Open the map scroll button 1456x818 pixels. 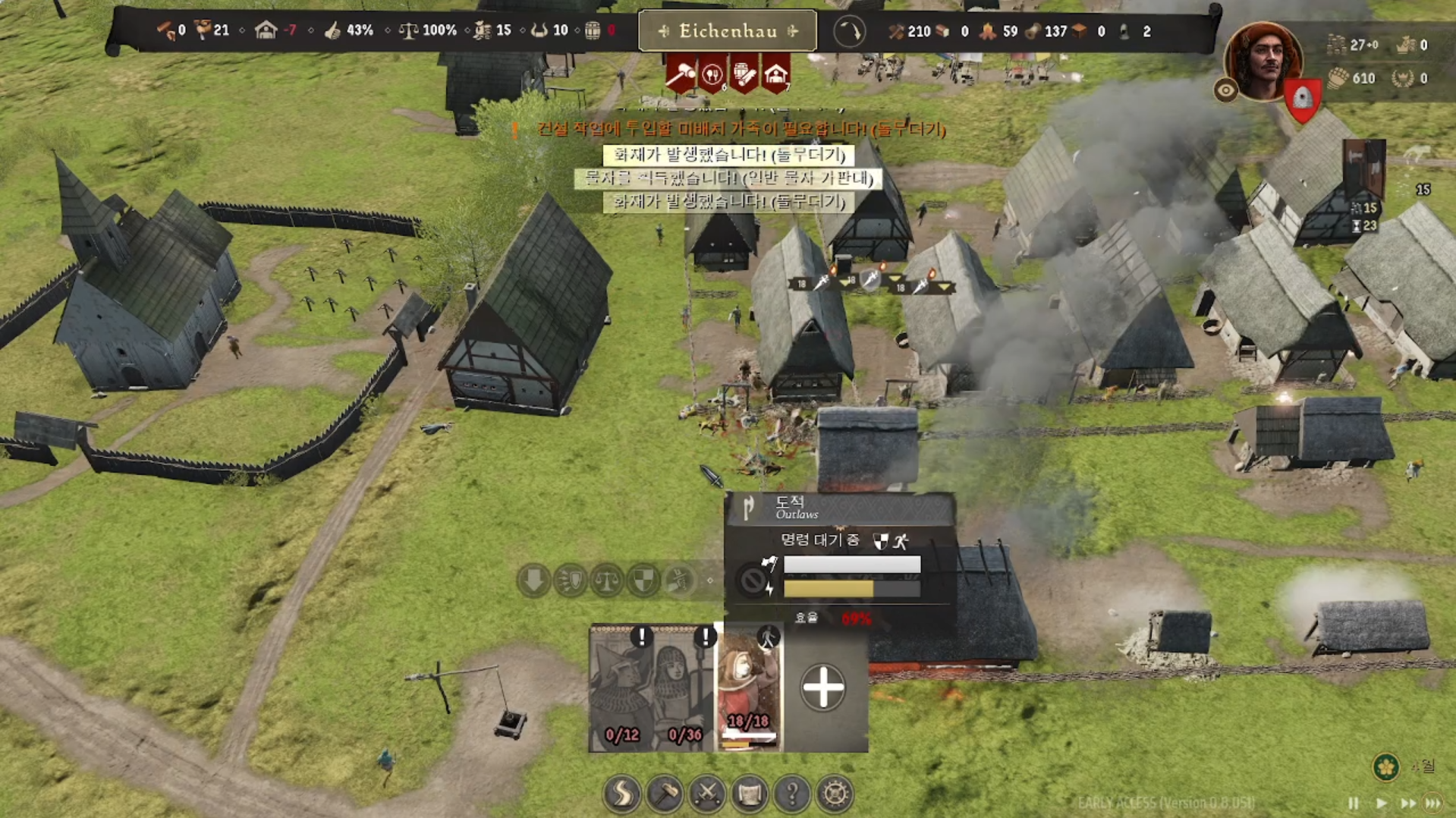point(750,794)
